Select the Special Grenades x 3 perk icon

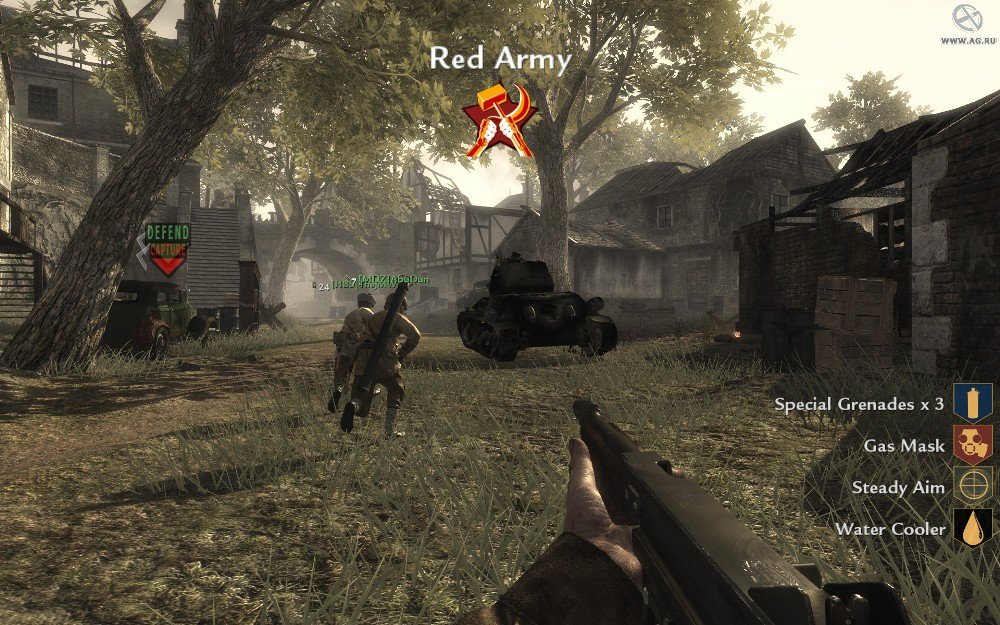(972, 403)
